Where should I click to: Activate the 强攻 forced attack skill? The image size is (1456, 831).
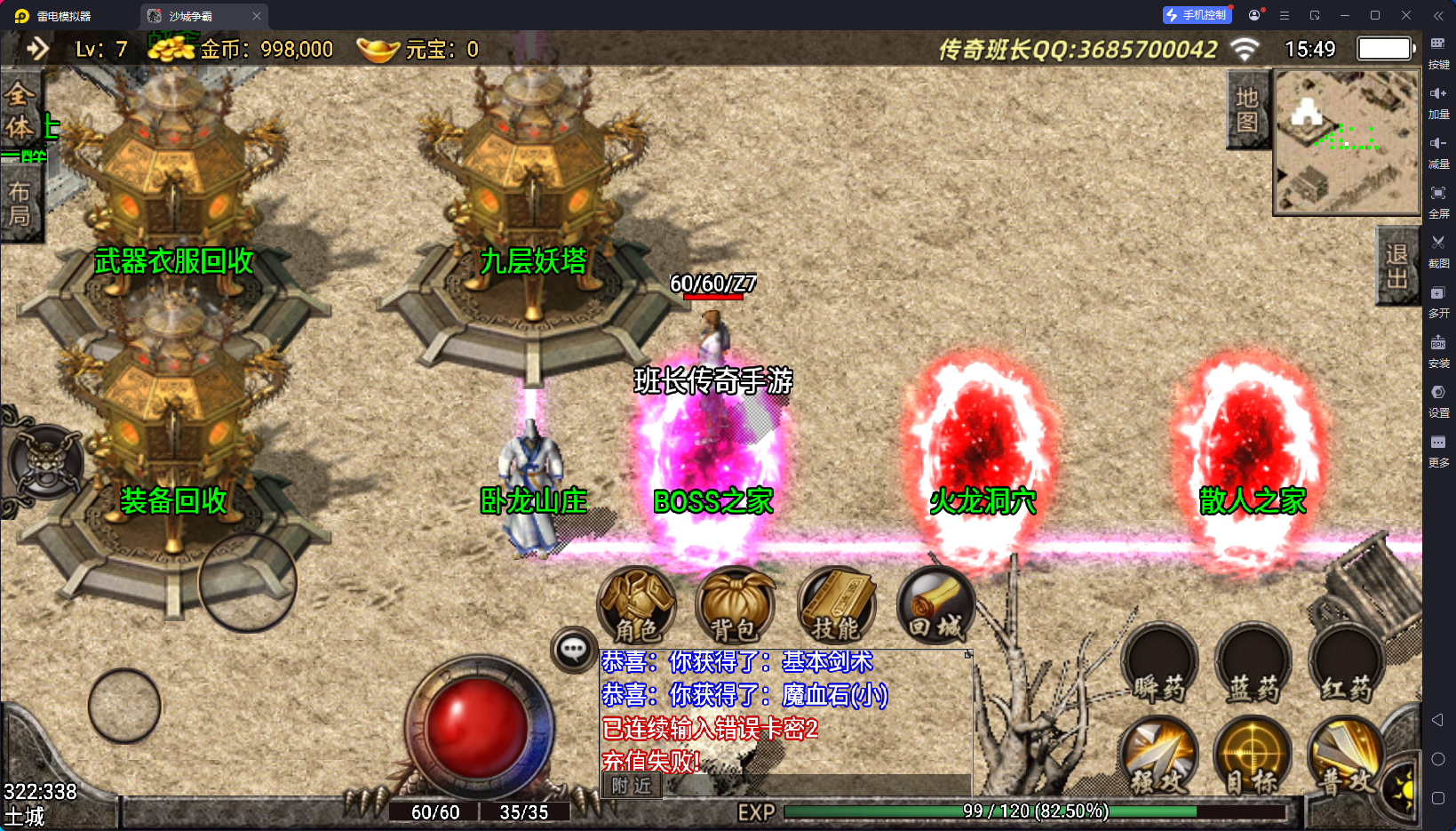1159,757
